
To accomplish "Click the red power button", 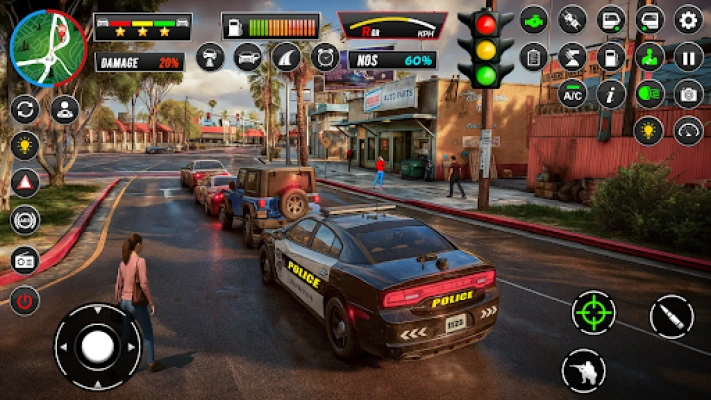I will 25,298.
